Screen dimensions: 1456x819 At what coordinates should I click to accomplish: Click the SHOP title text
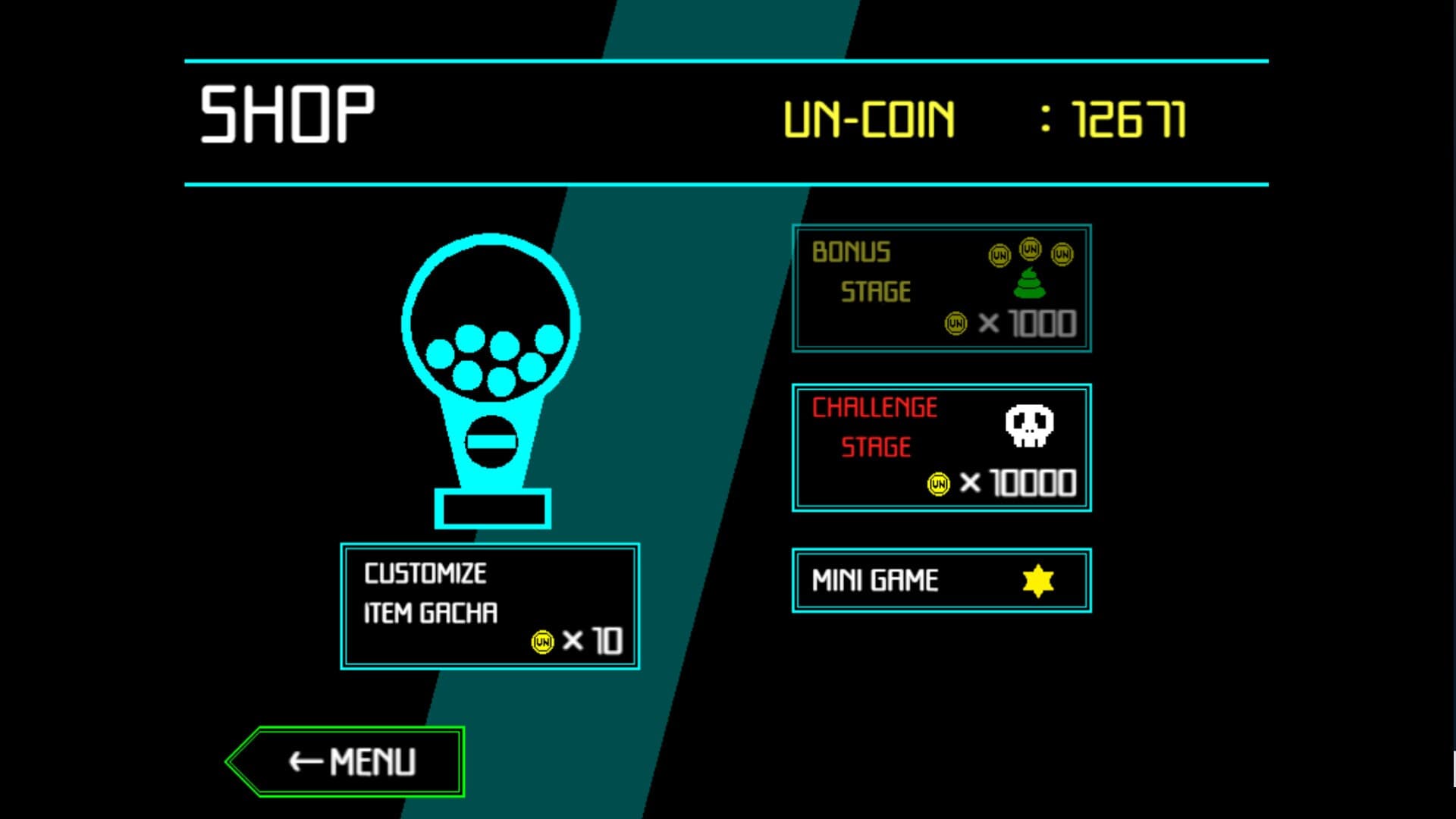(x=287, y=114)
